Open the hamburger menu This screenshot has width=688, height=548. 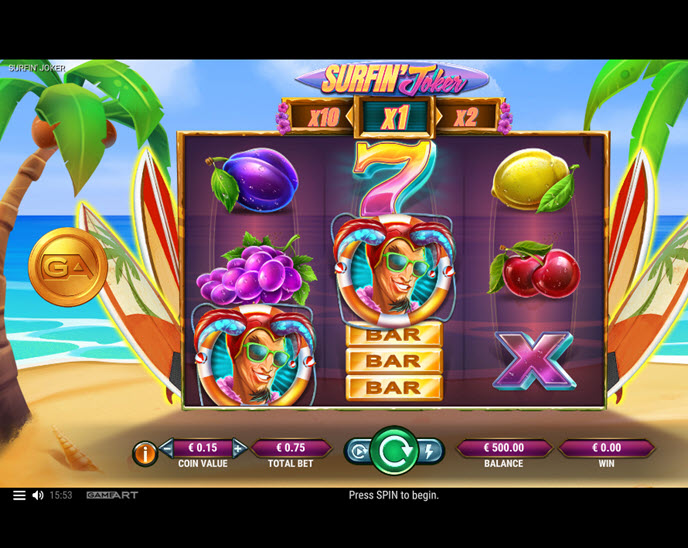point(19,495)
